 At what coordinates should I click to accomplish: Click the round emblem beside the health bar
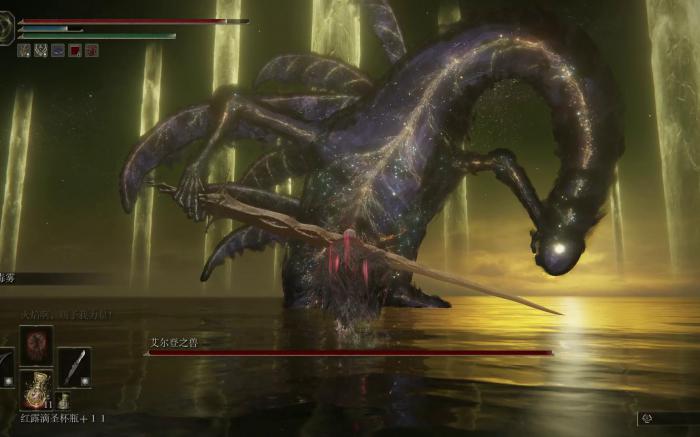click(7, 29)
